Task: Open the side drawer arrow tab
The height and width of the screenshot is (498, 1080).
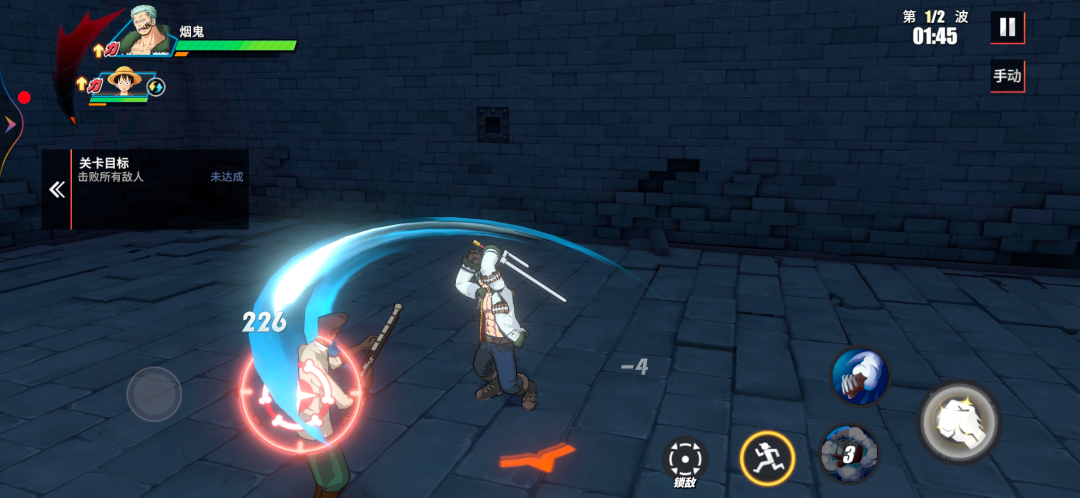Action: pos(10,124)
